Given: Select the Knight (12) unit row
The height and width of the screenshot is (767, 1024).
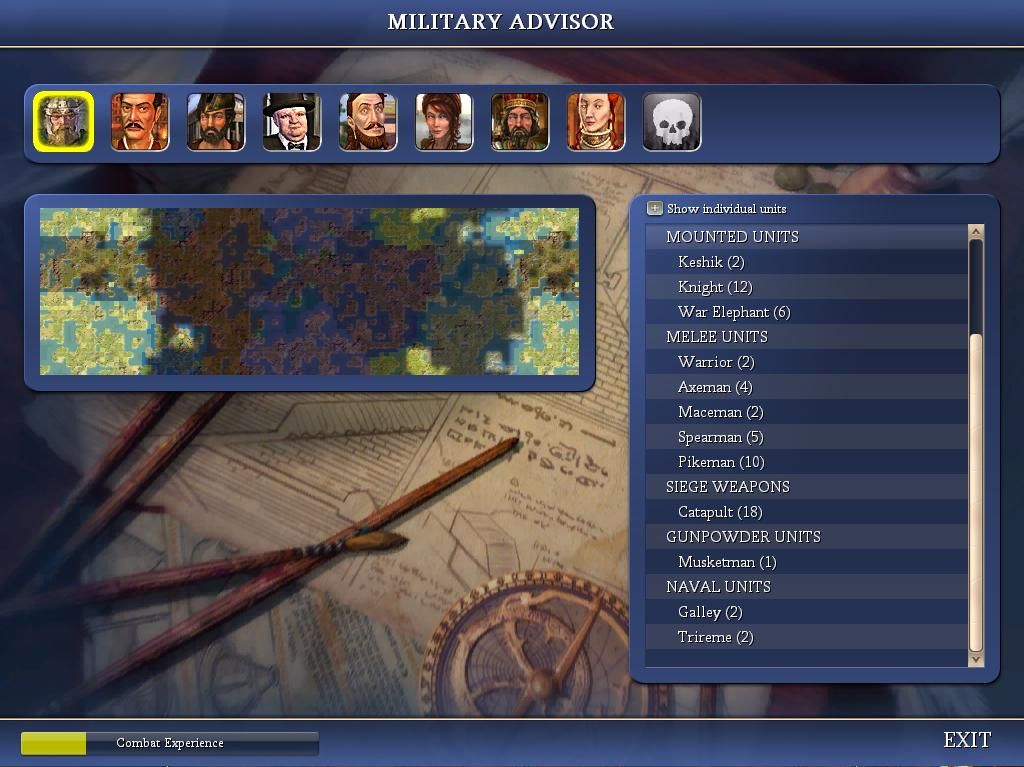Looking at the screenshot, I should (x=715, y=287).
